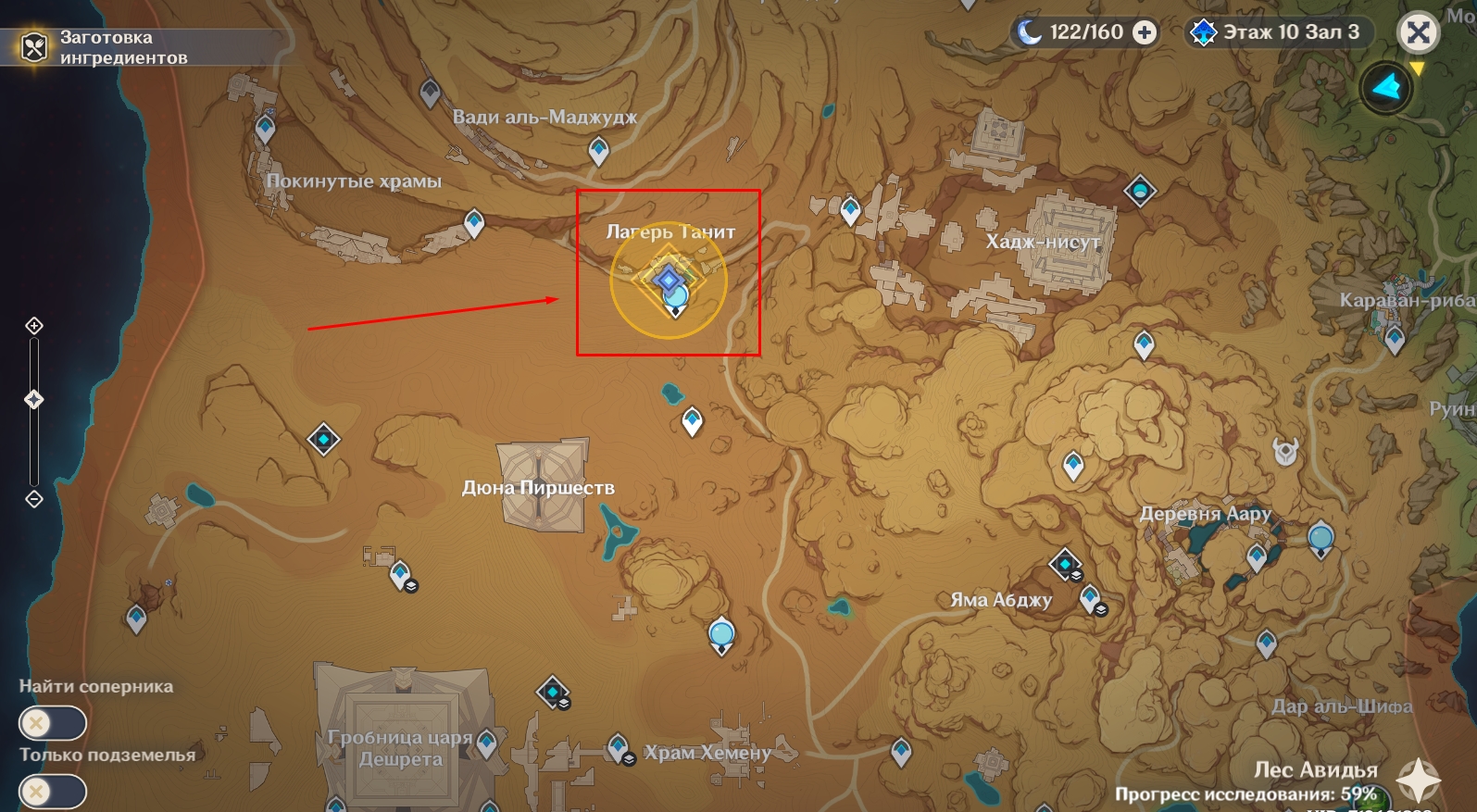Enable the Только подземелья filter
This screenshot has height=812, width=1477.
pos(52,792)
